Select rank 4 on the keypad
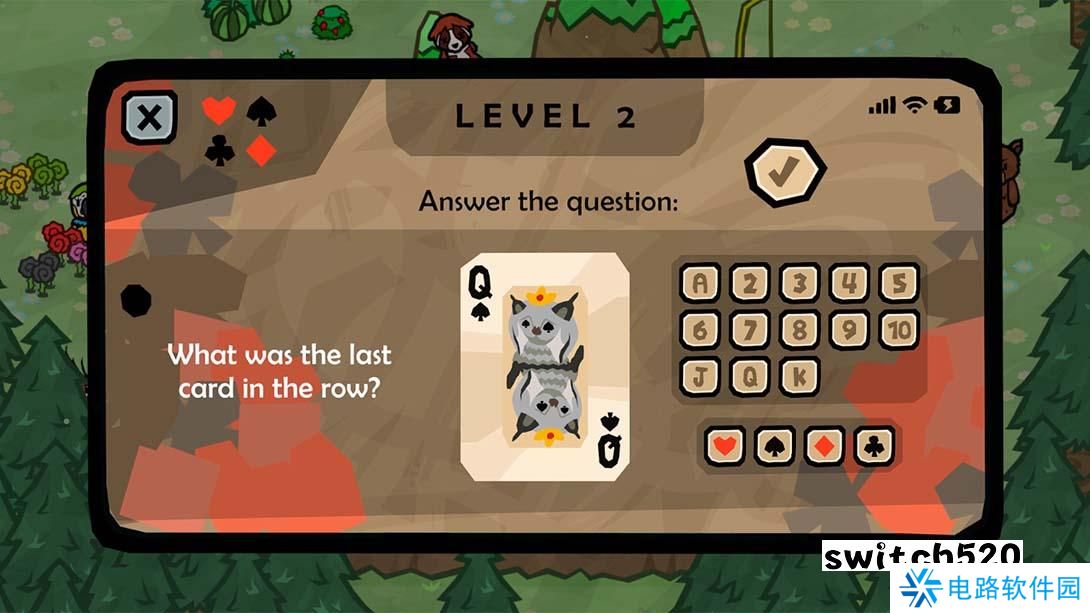The height and width of the screenshot is (613, 1090). 849,284
